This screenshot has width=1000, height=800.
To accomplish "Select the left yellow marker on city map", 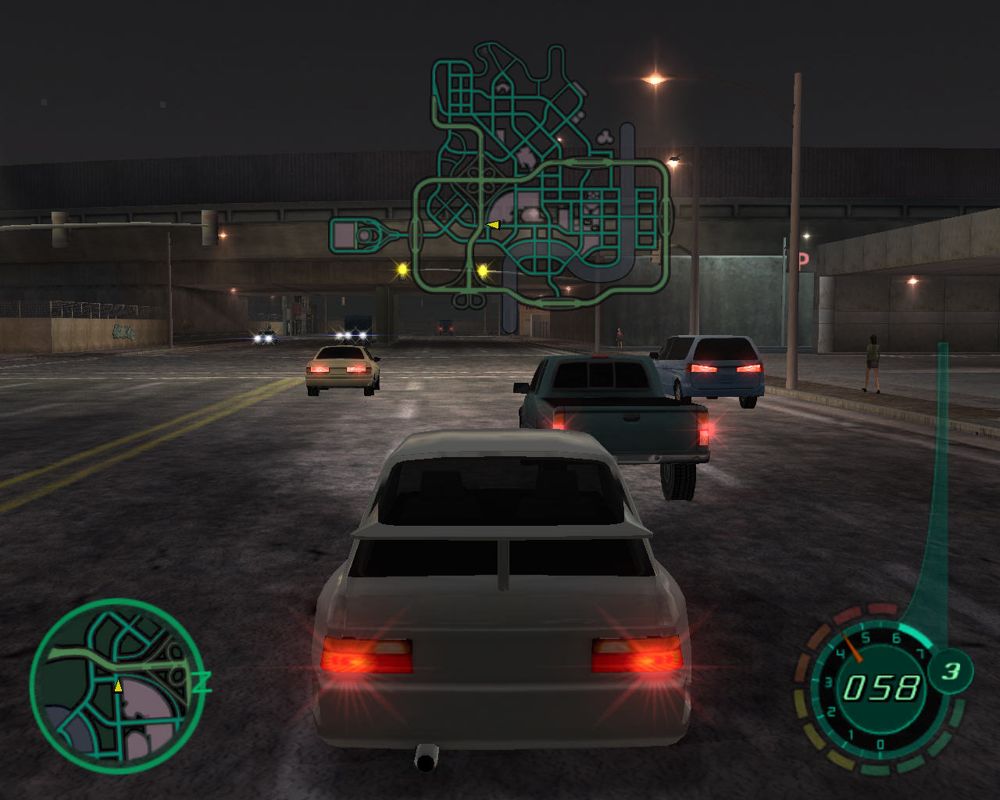I will click(403, 269).
